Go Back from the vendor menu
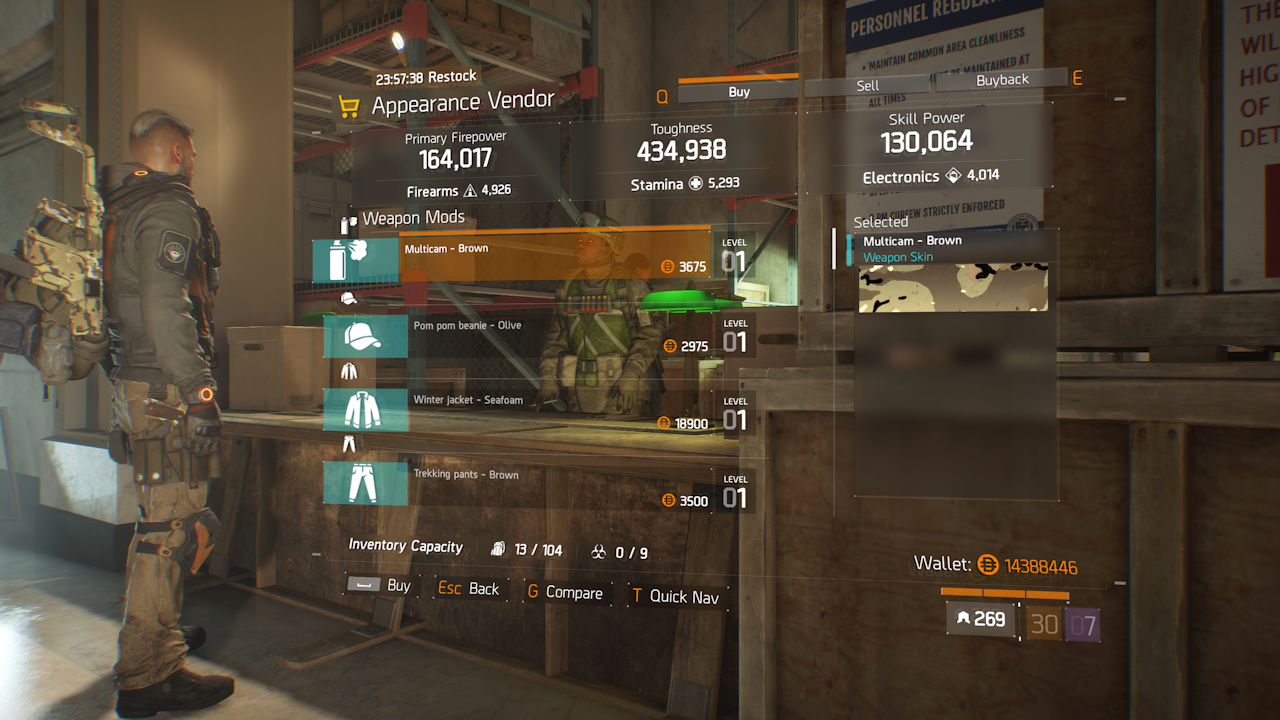Viewport: 1280px width, 720px height. [469, 589]
